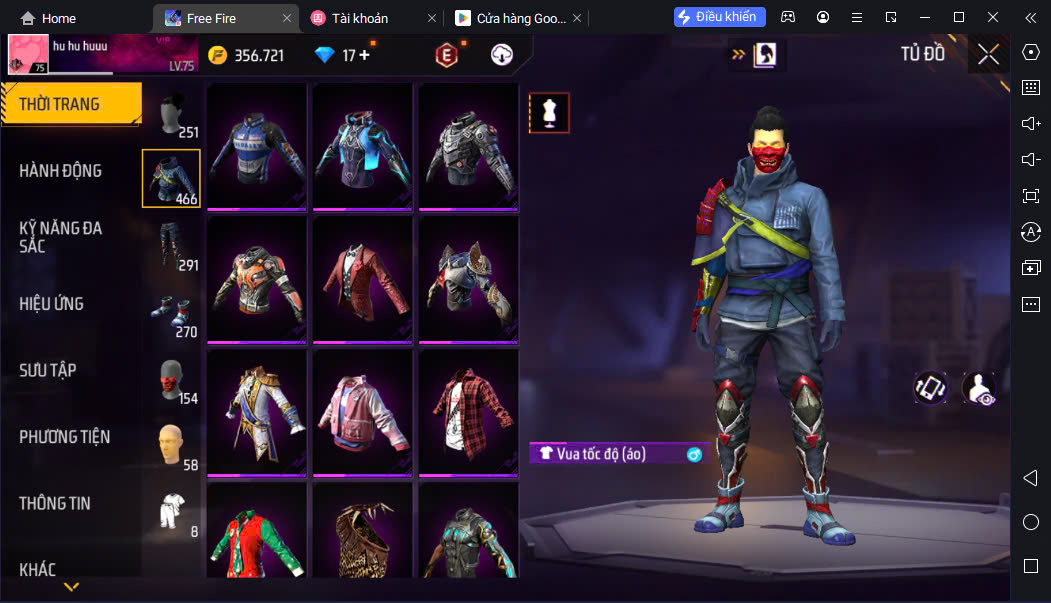Image resolution: width=1051 pixels, height=603 pixels.
Task: Open the HIỆU ỨNG category
Action: point(52,304)
